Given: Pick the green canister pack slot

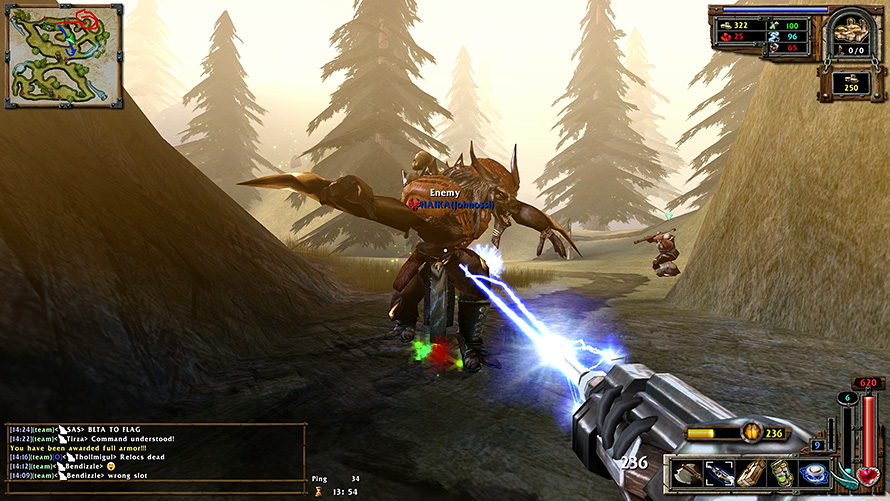Looking at the screenshot, I should (782, 472).
